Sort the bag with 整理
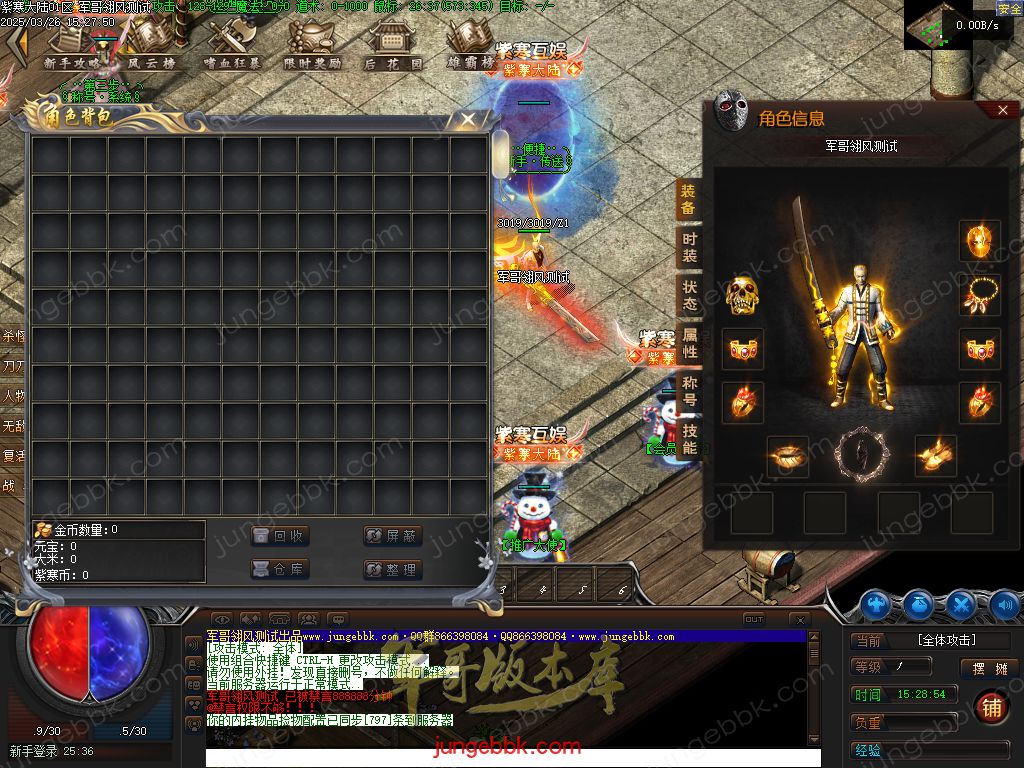The width and height of the screenshot is (1024, 768). pos(392,569)
